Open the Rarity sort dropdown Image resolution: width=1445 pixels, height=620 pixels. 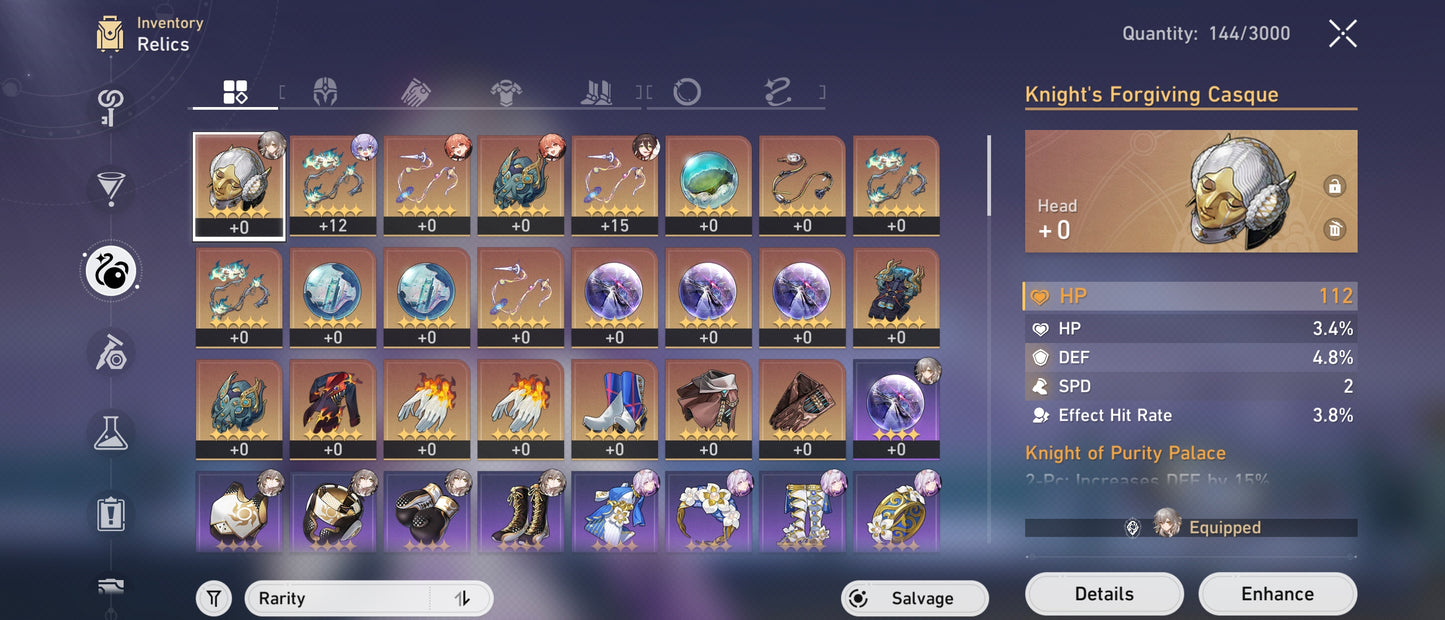340,598
